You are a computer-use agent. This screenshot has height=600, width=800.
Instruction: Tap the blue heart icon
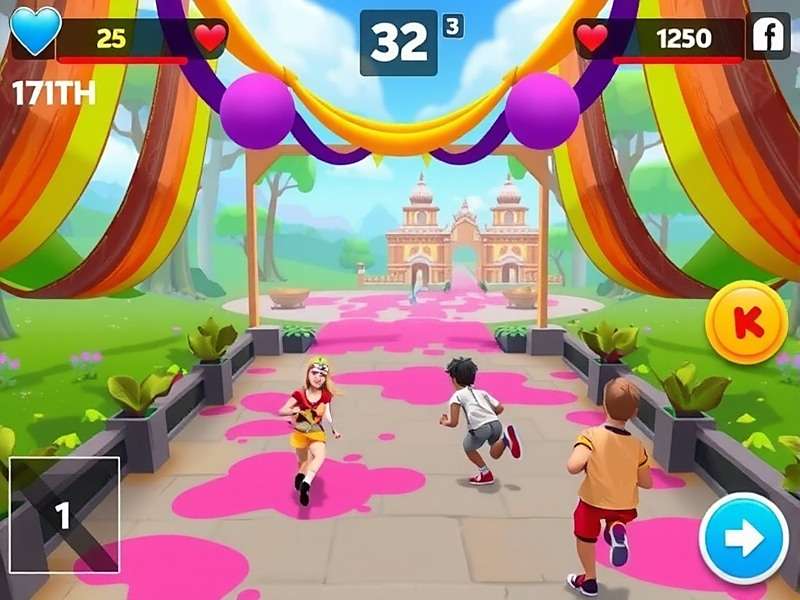(35, 30)
